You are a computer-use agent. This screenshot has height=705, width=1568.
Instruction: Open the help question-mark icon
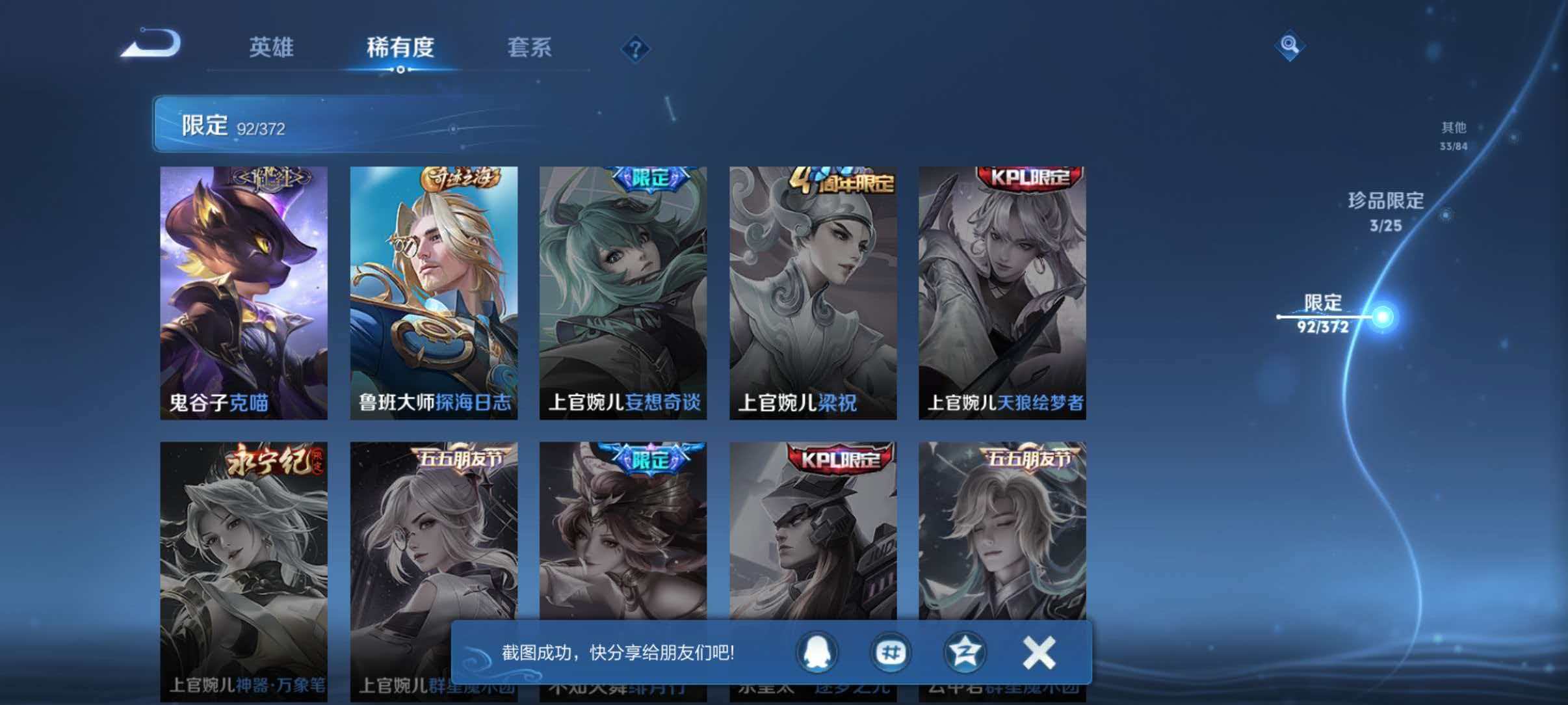click(x=635, y=49)
